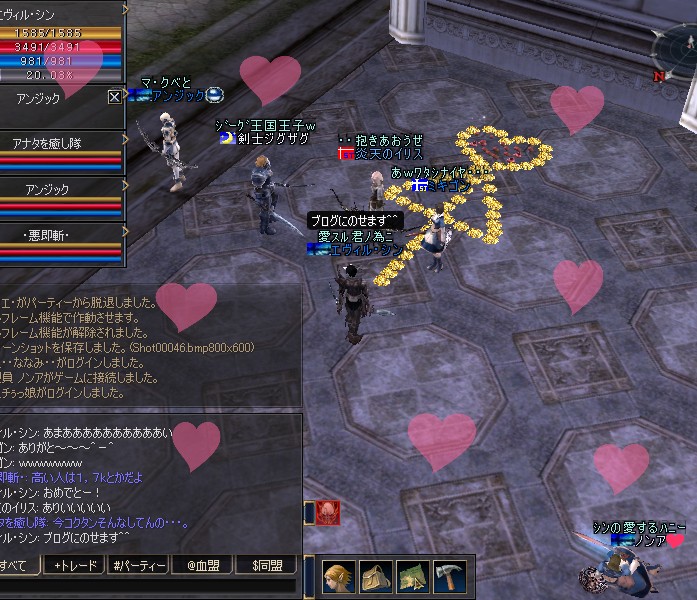Select アンジック in the party member list
Image resolution: width=697 pixels, height=600 pixels.
(x=59, y=187)
